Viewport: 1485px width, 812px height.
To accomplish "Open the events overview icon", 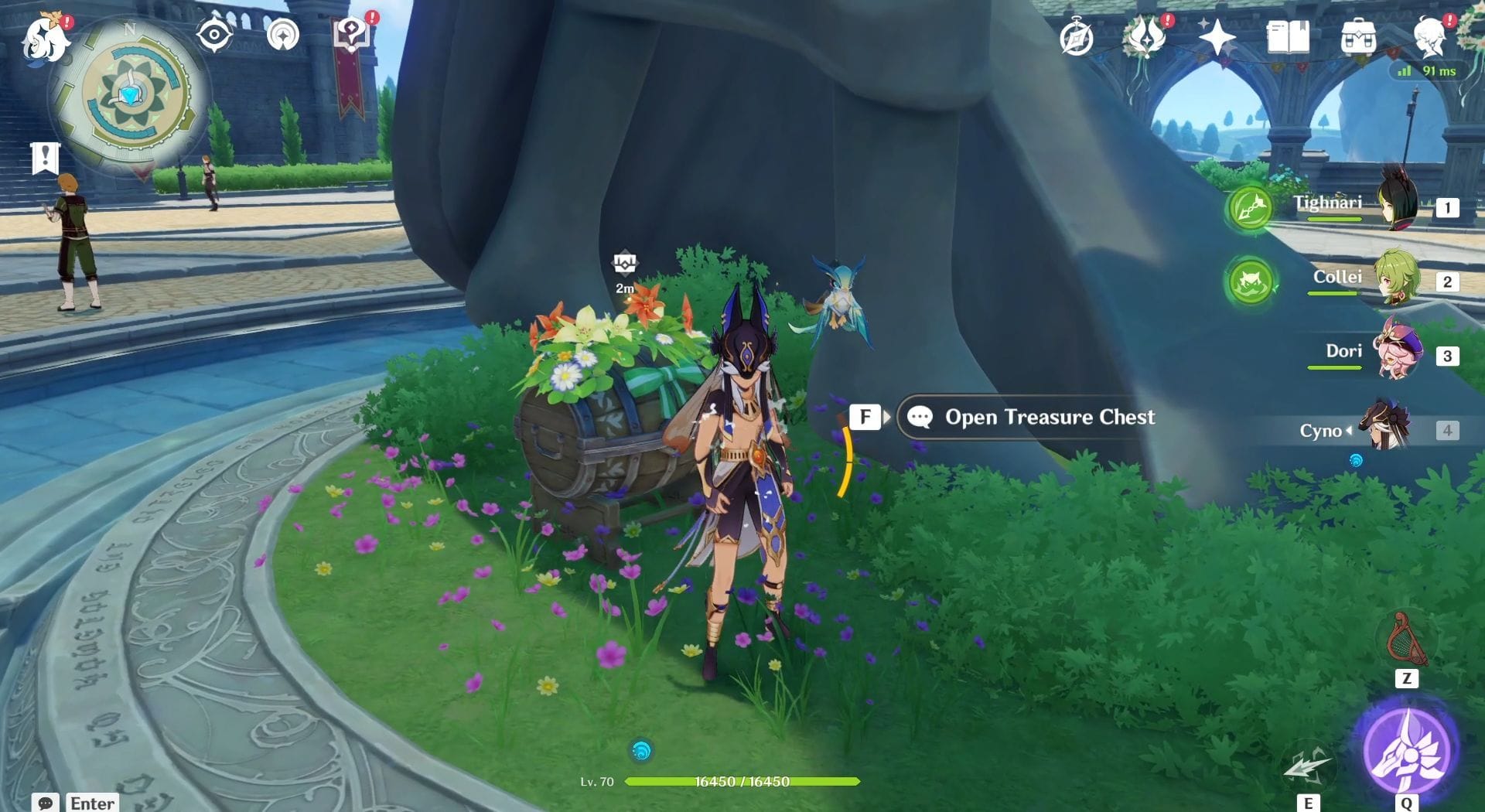I will click(x=282, y=35).
